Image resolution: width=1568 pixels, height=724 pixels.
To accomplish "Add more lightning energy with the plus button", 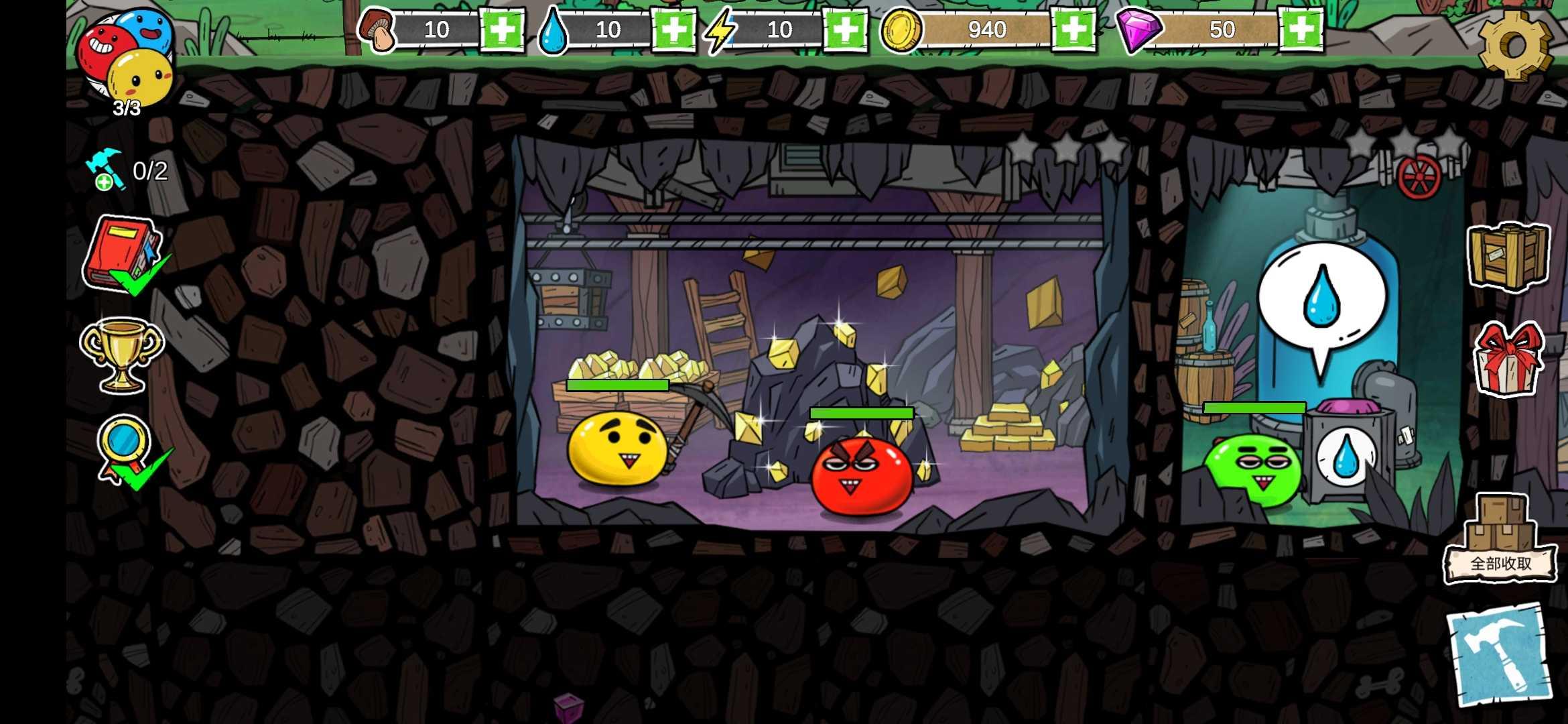I will pyautogui.click(x=845, y=29).
